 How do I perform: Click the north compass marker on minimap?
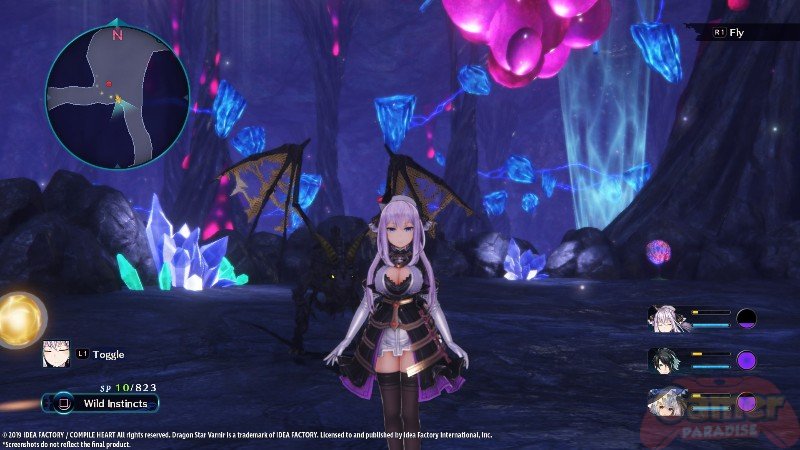click(117, 34)
